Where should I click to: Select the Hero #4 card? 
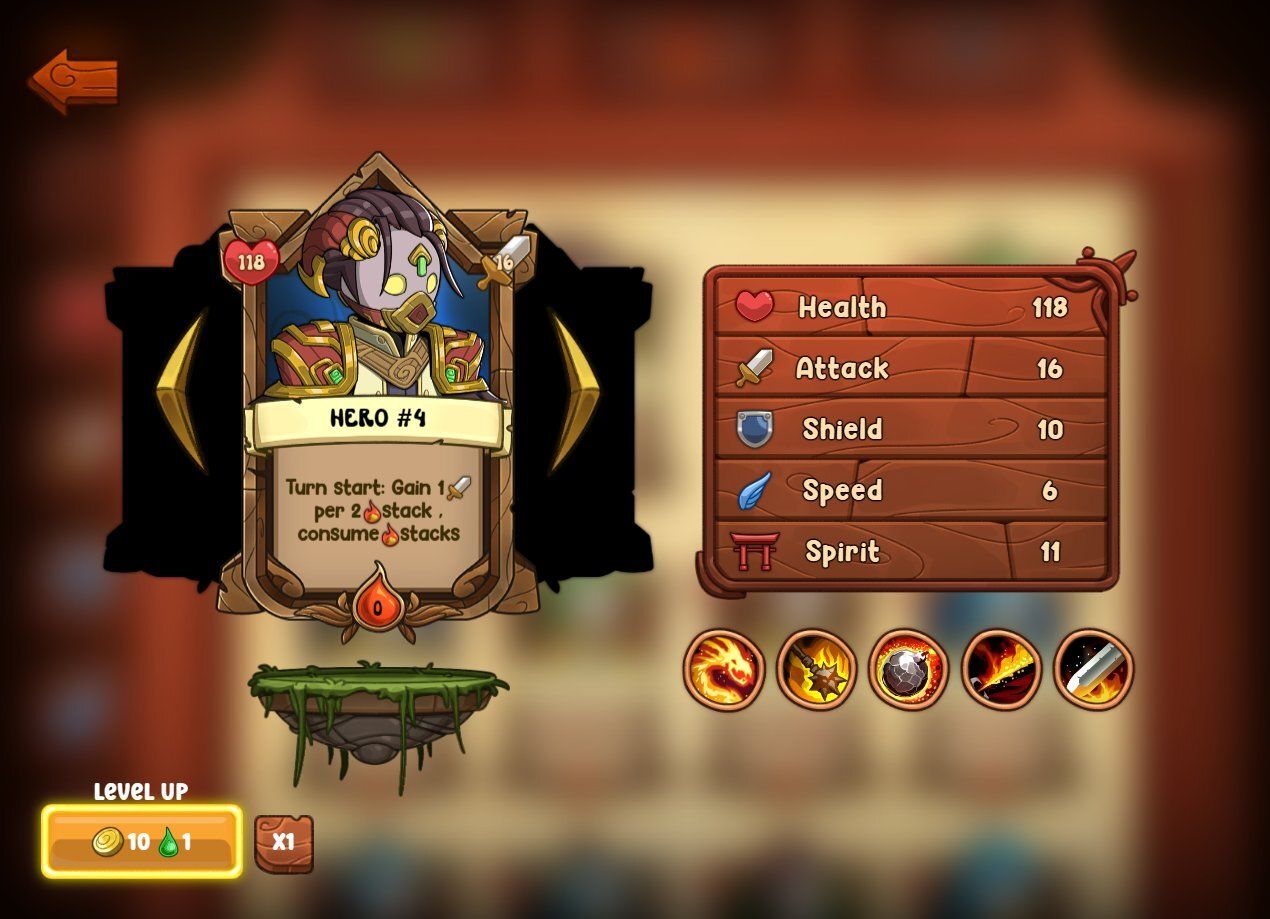coord(377,390)
